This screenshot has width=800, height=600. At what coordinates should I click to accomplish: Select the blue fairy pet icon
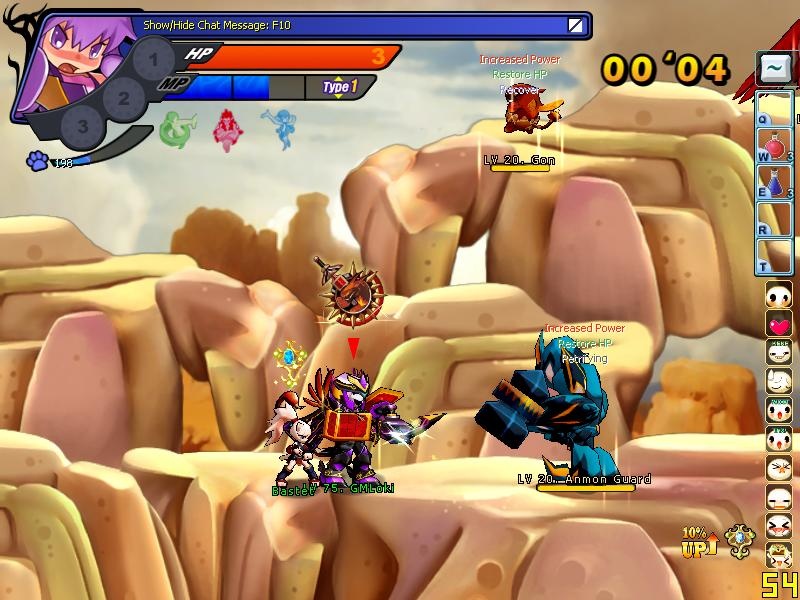277,130
